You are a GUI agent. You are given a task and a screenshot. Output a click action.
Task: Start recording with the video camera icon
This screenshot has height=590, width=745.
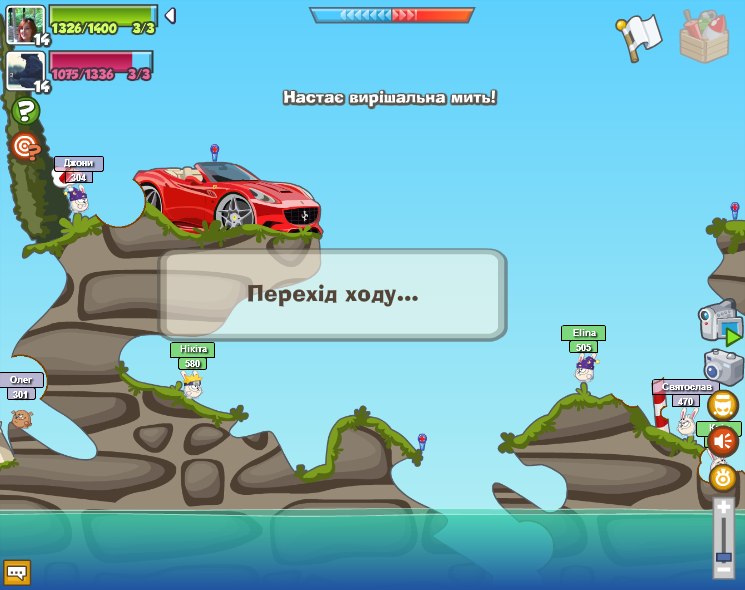(719, 322)
